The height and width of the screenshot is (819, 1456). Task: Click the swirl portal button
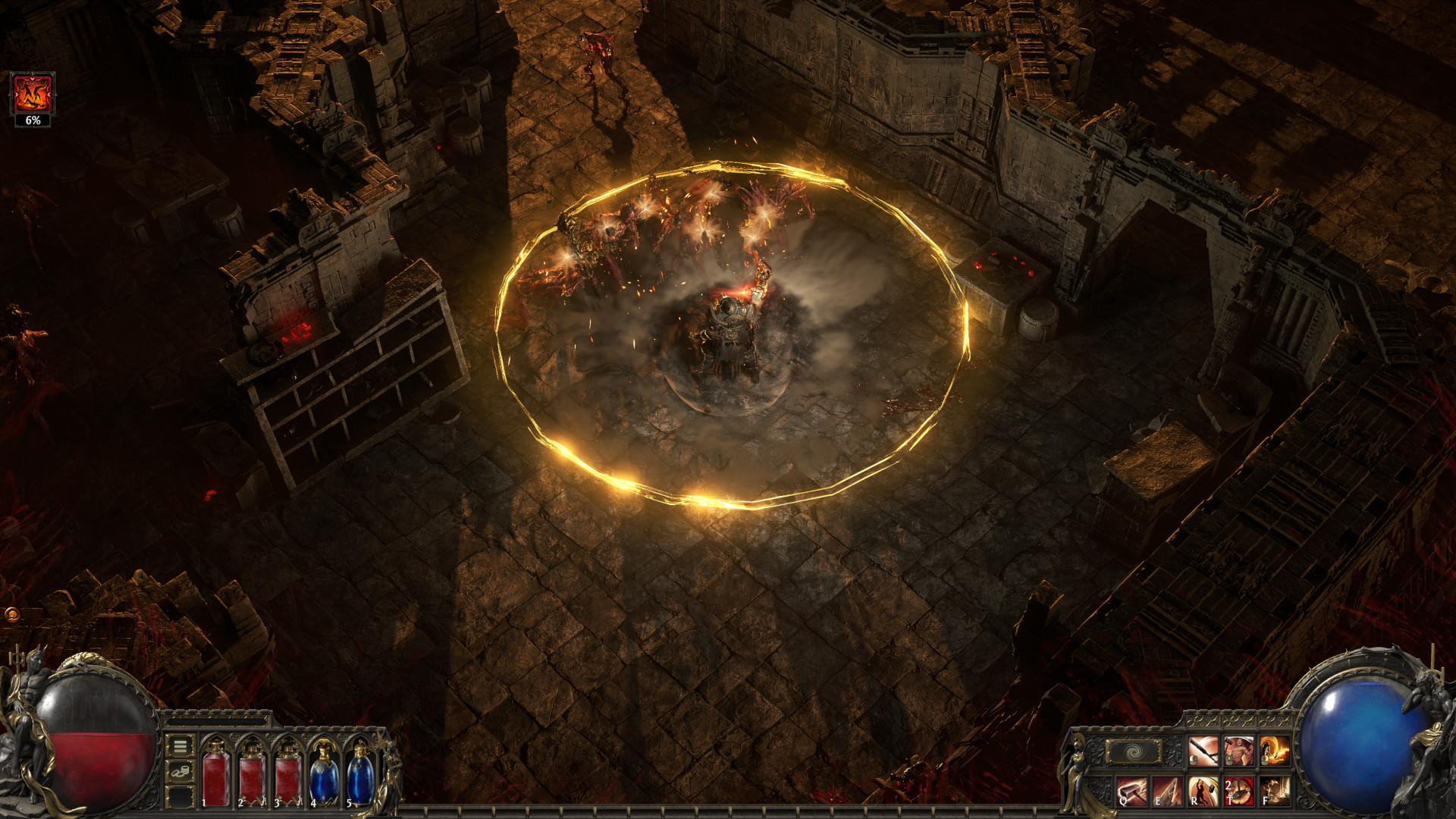pyautogui.click(x=1134, y=752)
